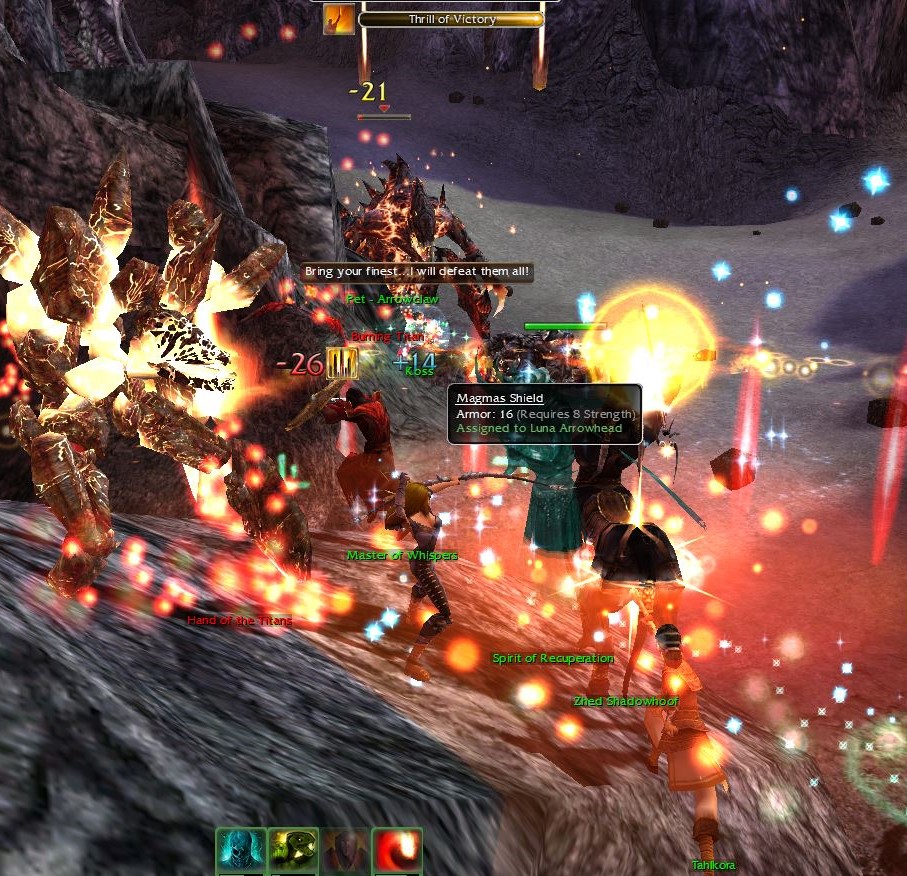The width and height of the screenshot is (907, 876).
Task: Activate the red fiery swirl skill
Action: 397,852
